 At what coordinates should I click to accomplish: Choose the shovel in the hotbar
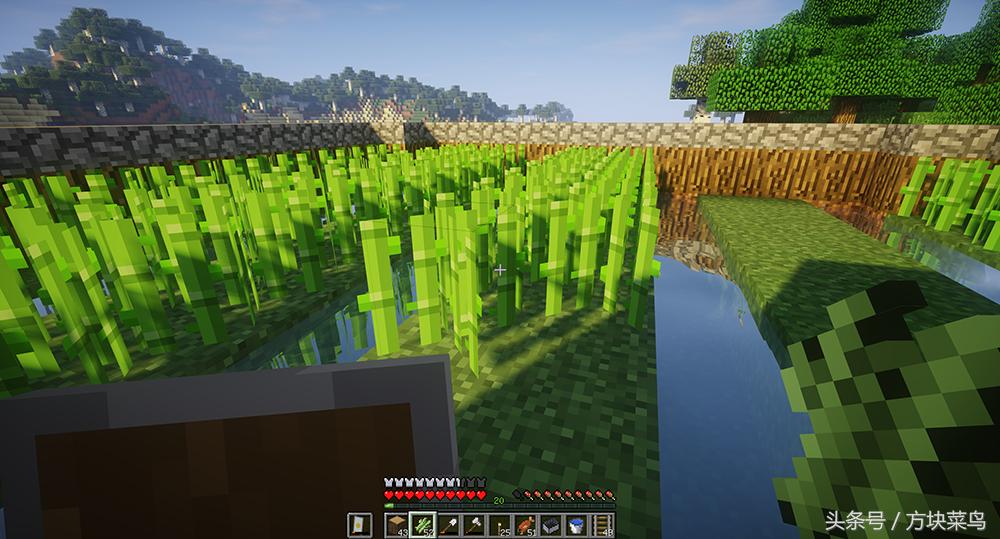[x=448, y=524]
